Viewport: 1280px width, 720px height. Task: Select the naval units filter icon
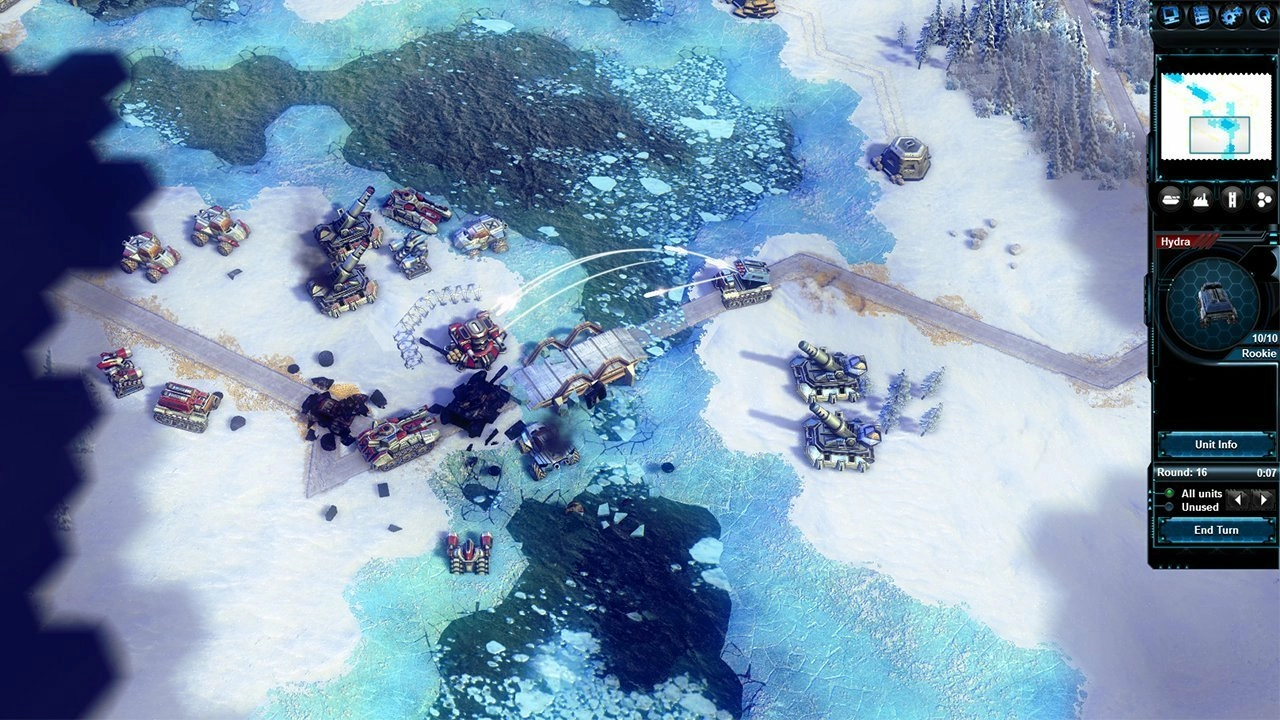coord(1169,198)
